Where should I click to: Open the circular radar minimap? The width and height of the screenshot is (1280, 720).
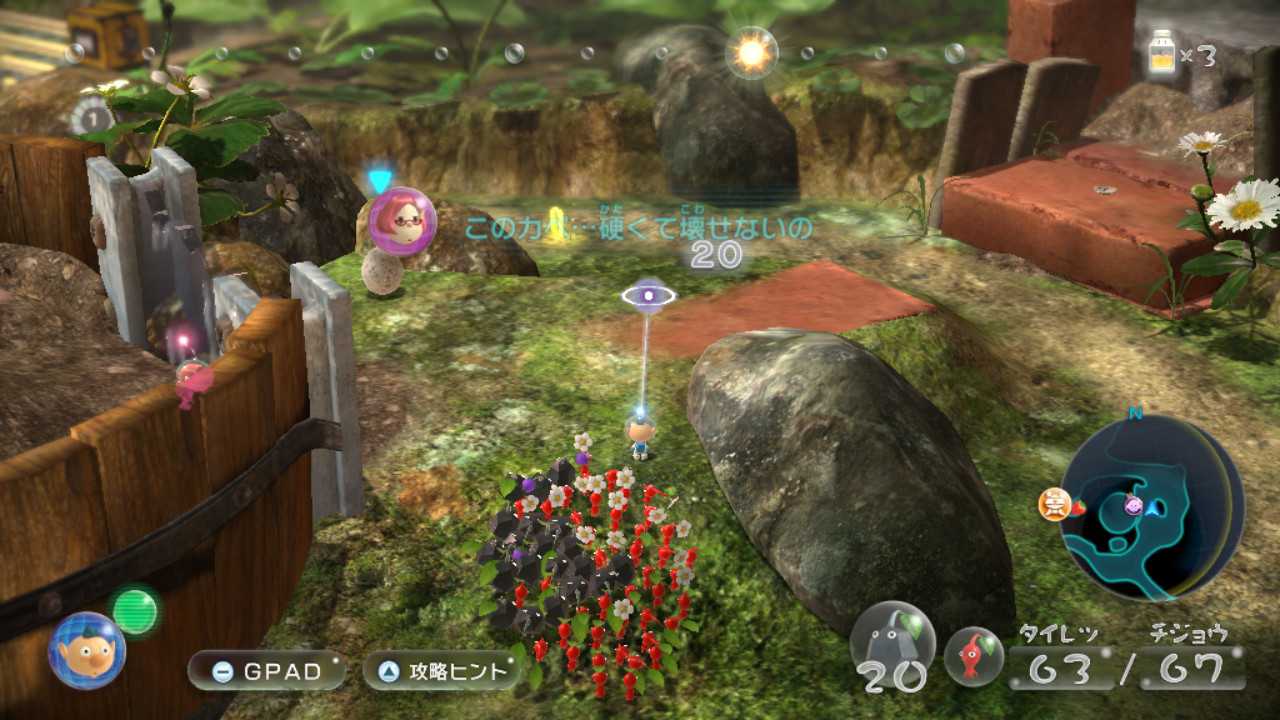click(x=1151, y=507)
